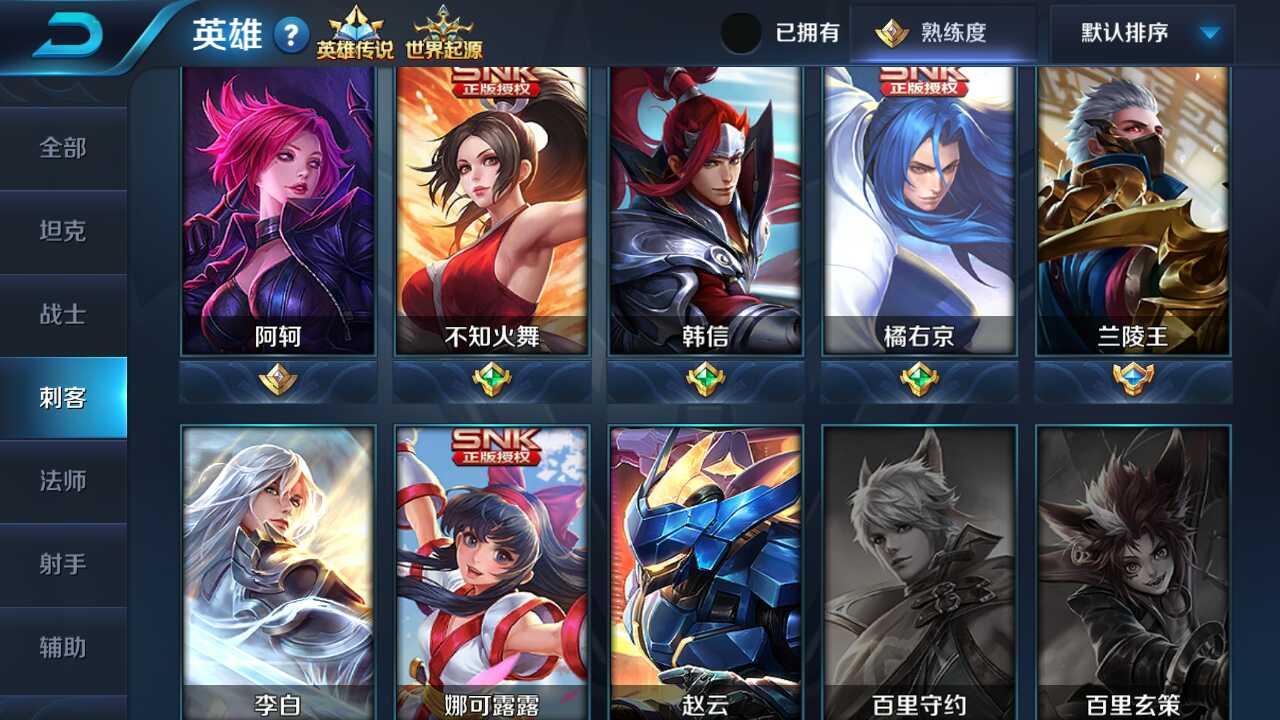Image resolution: width=1280 pixels, height=720 pixels.
Task: Pick the 百里守约 greyed-out hero card
Action: pos(919,570)
